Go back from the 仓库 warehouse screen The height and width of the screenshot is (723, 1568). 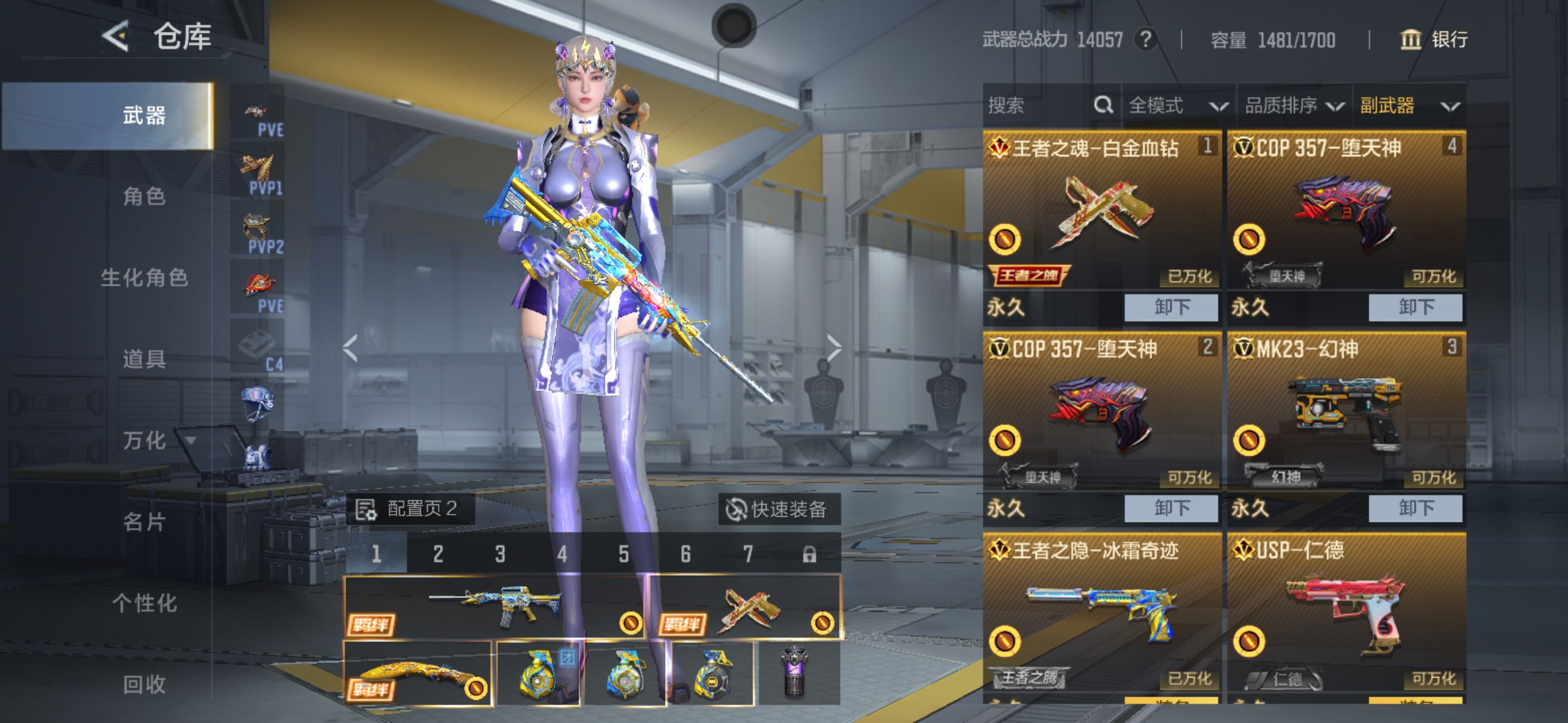point(116,36)
